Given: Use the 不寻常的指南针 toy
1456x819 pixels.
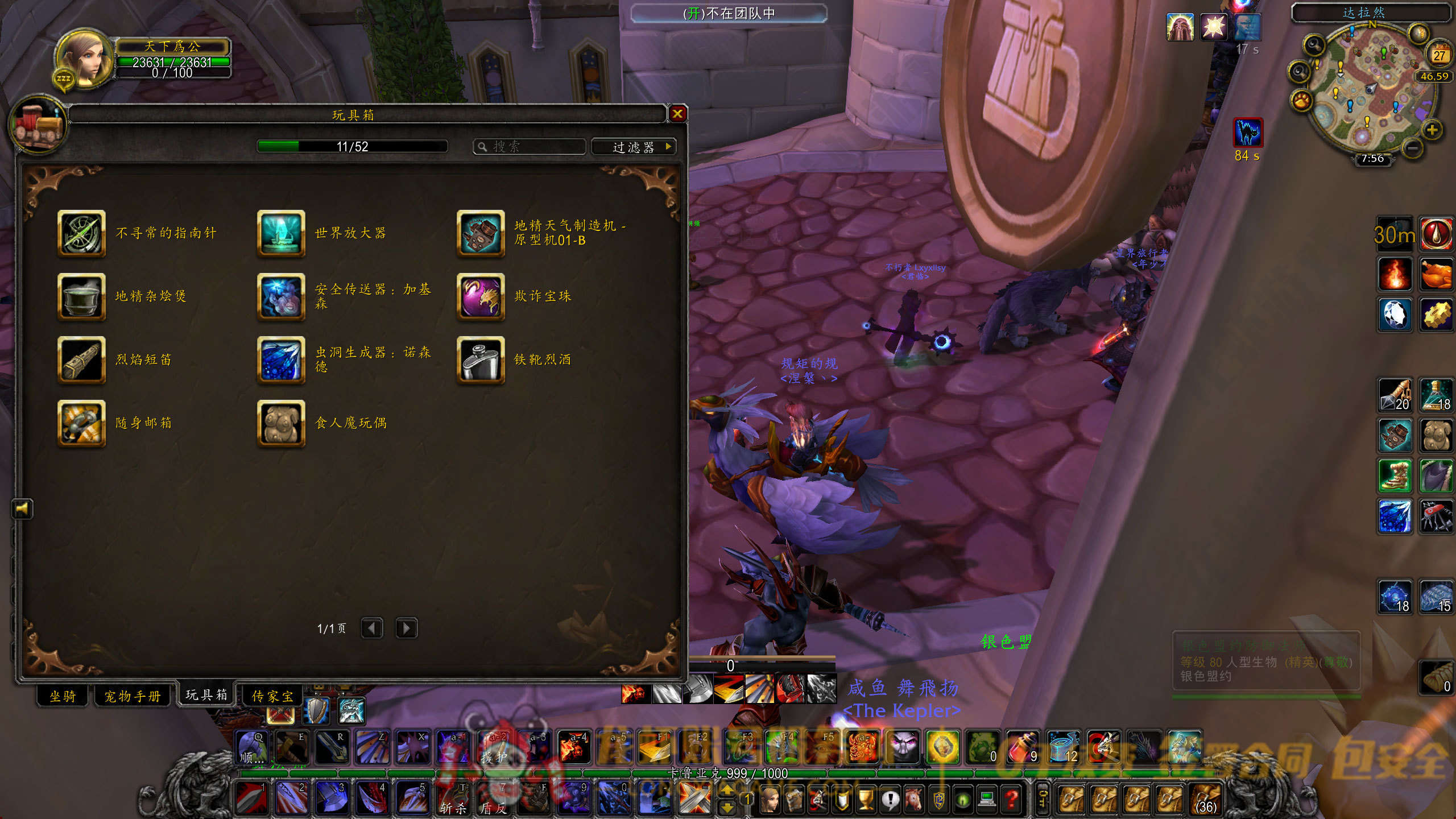Looking at the screenshot, I should point(81,233).
